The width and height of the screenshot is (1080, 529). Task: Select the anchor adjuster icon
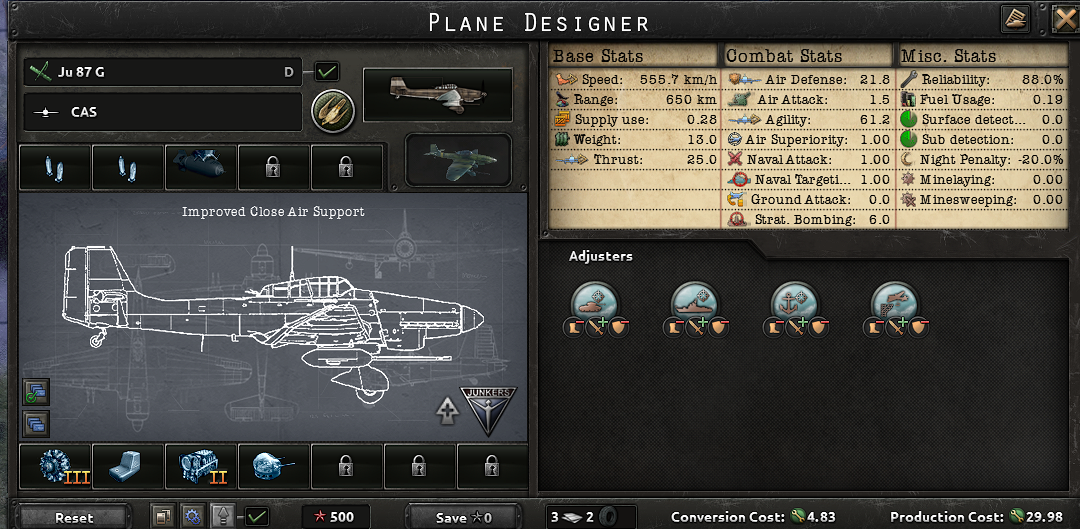[x=796, y=301]
